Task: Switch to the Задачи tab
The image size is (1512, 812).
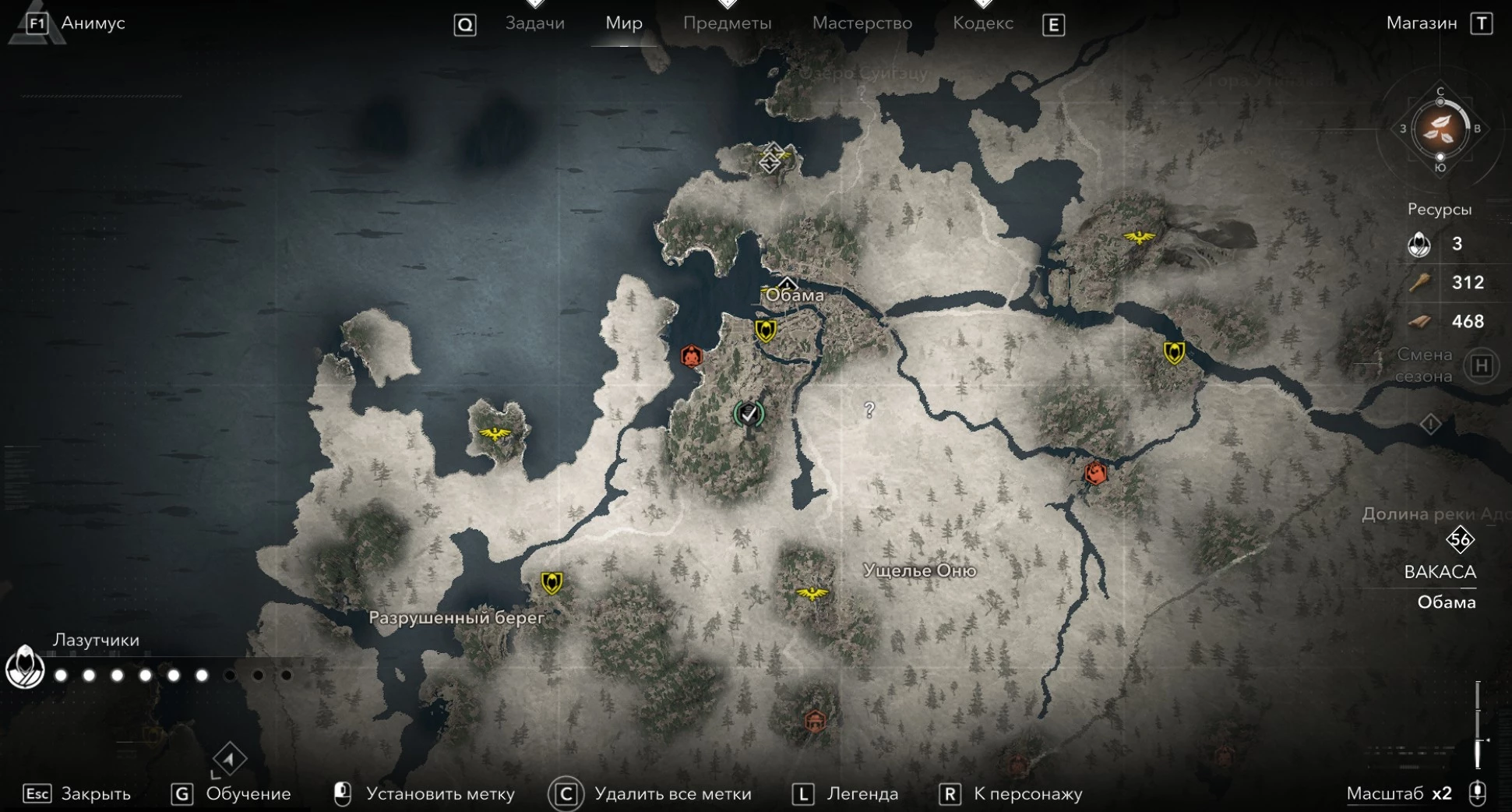Action: (x=534, y=23)
